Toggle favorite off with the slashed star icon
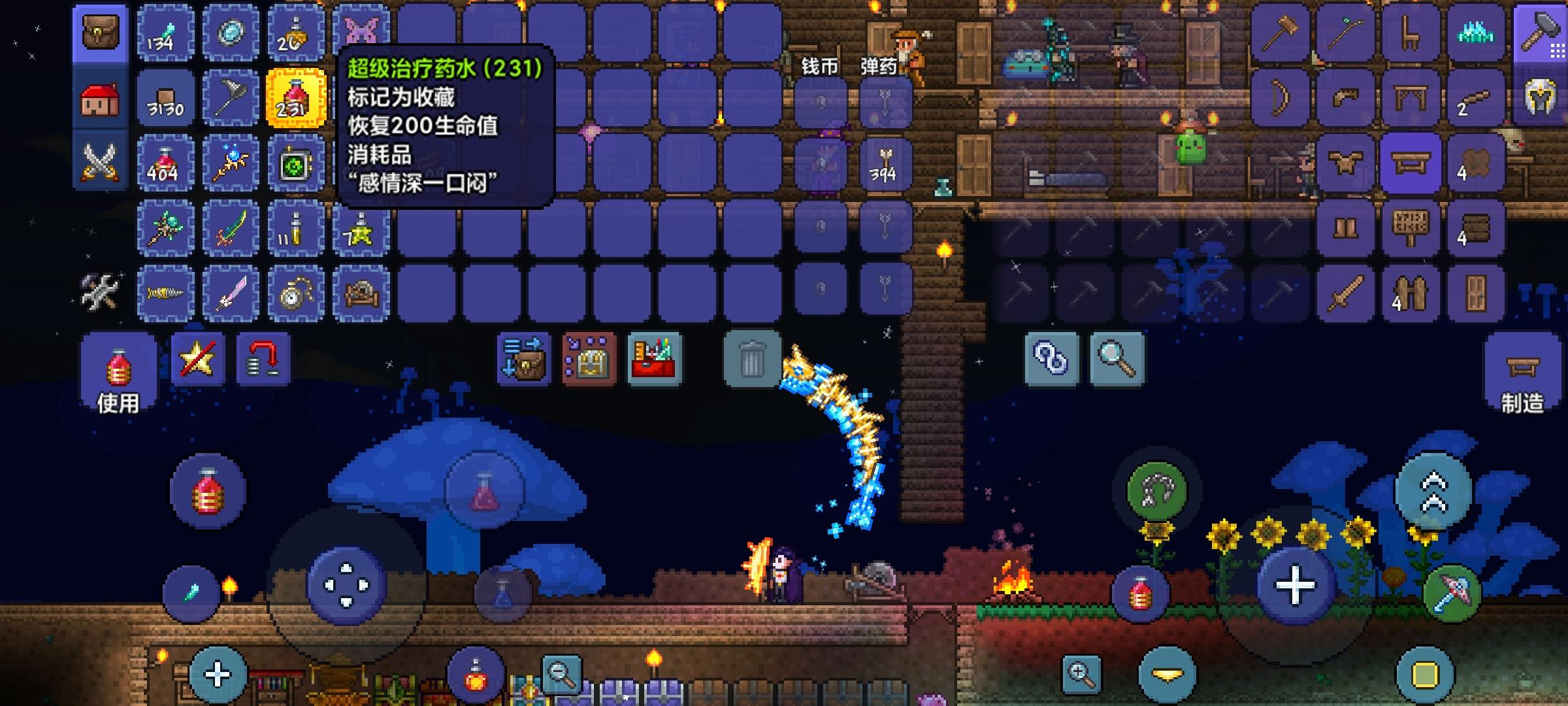Image resolution: width=1568 pixels, height=706 pixels. (x=196, y=360)
